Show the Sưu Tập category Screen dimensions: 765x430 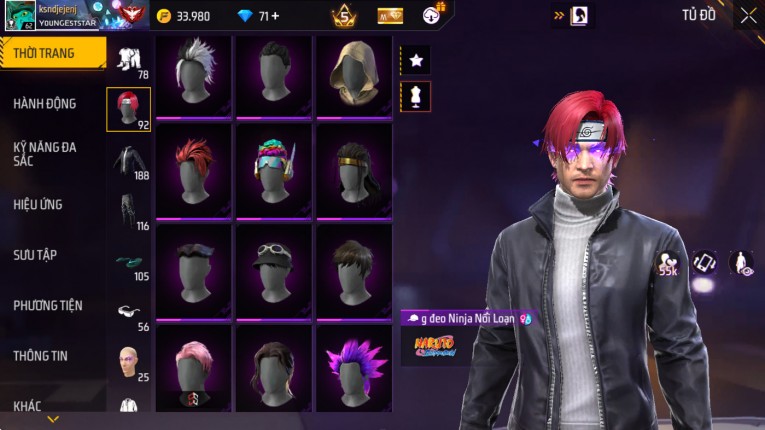(x=35, y=255)
